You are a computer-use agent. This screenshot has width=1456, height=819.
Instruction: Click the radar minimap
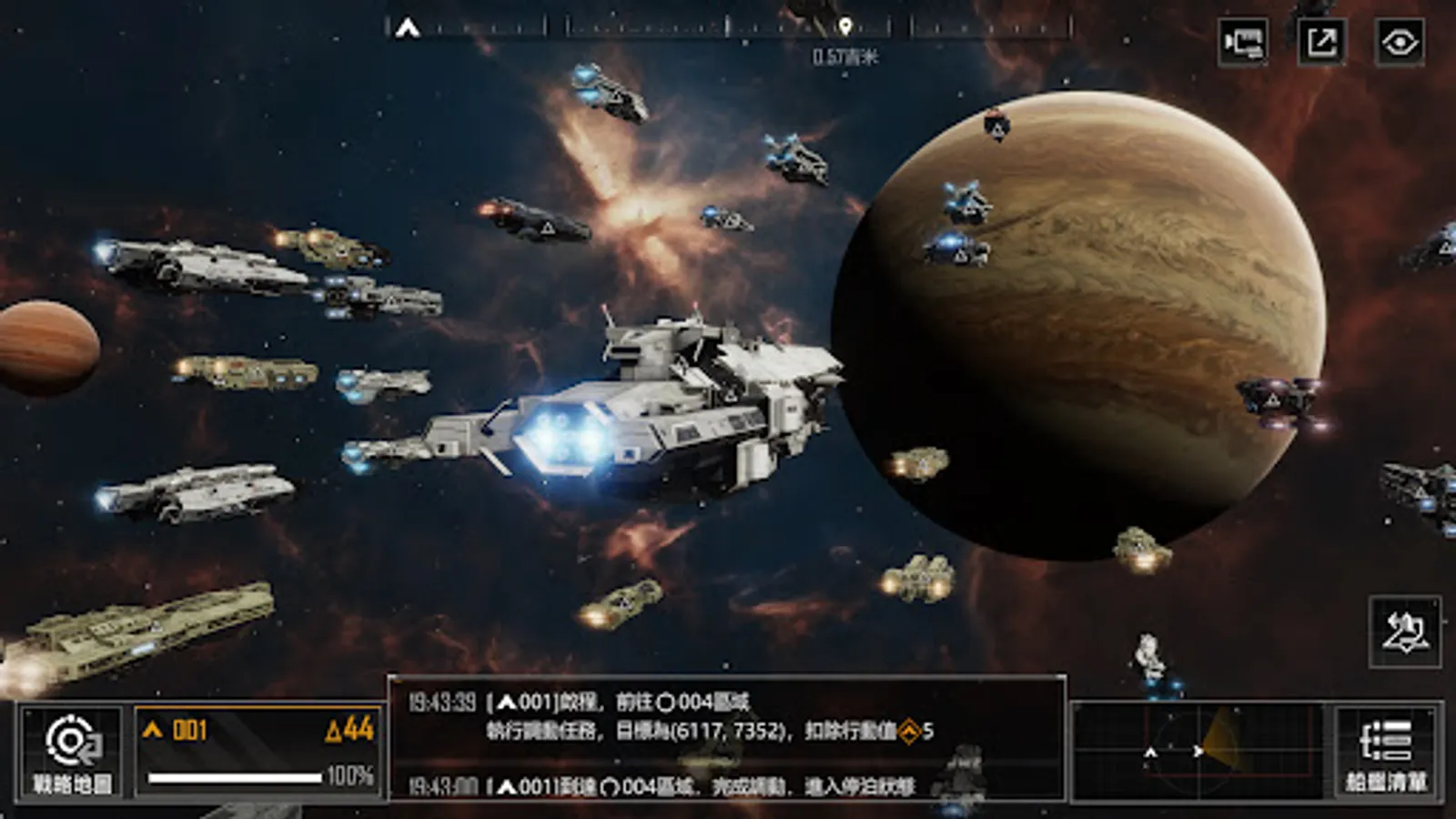tap(1198, 752)
